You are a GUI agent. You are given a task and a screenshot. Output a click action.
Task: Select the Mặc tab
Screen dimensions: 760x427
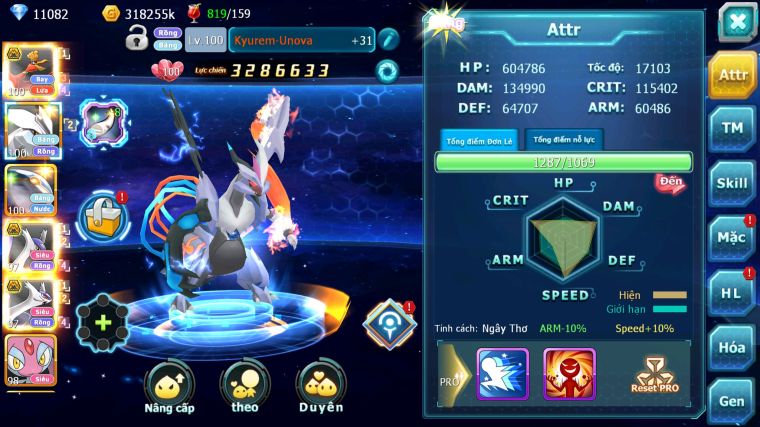(732, 238)
